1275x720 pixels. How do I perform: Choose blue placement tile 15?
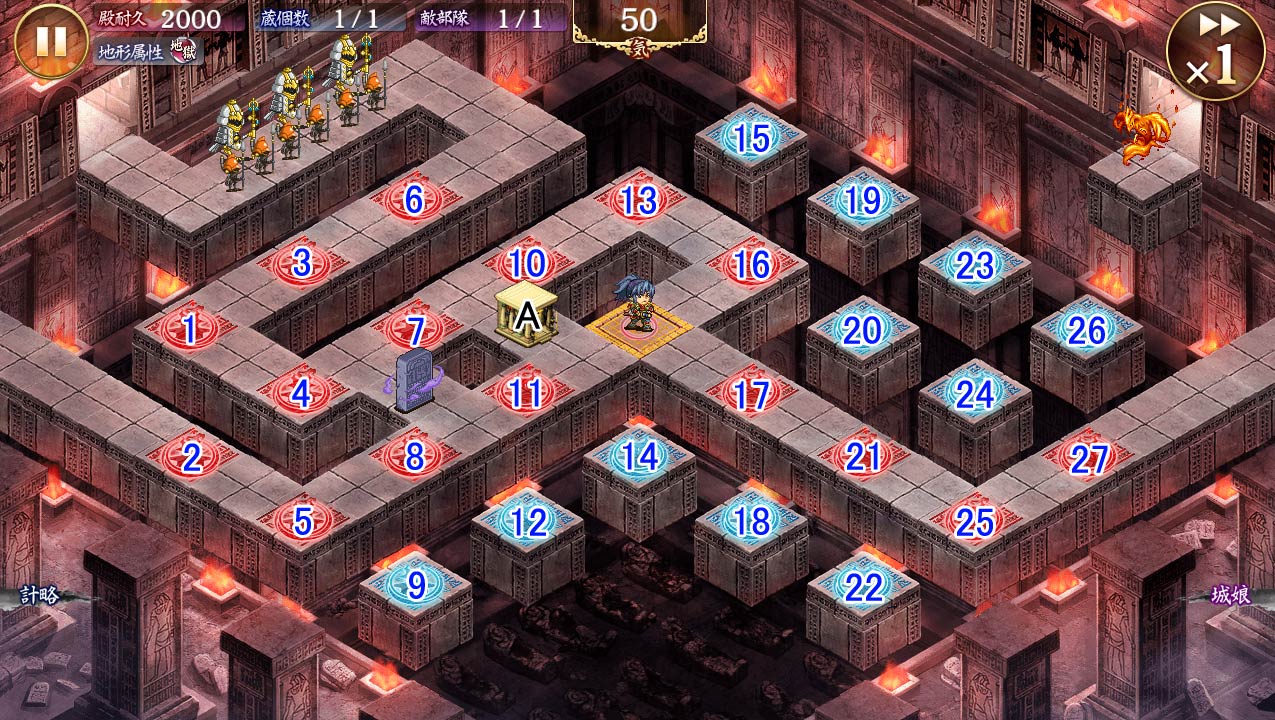[751, 139]
